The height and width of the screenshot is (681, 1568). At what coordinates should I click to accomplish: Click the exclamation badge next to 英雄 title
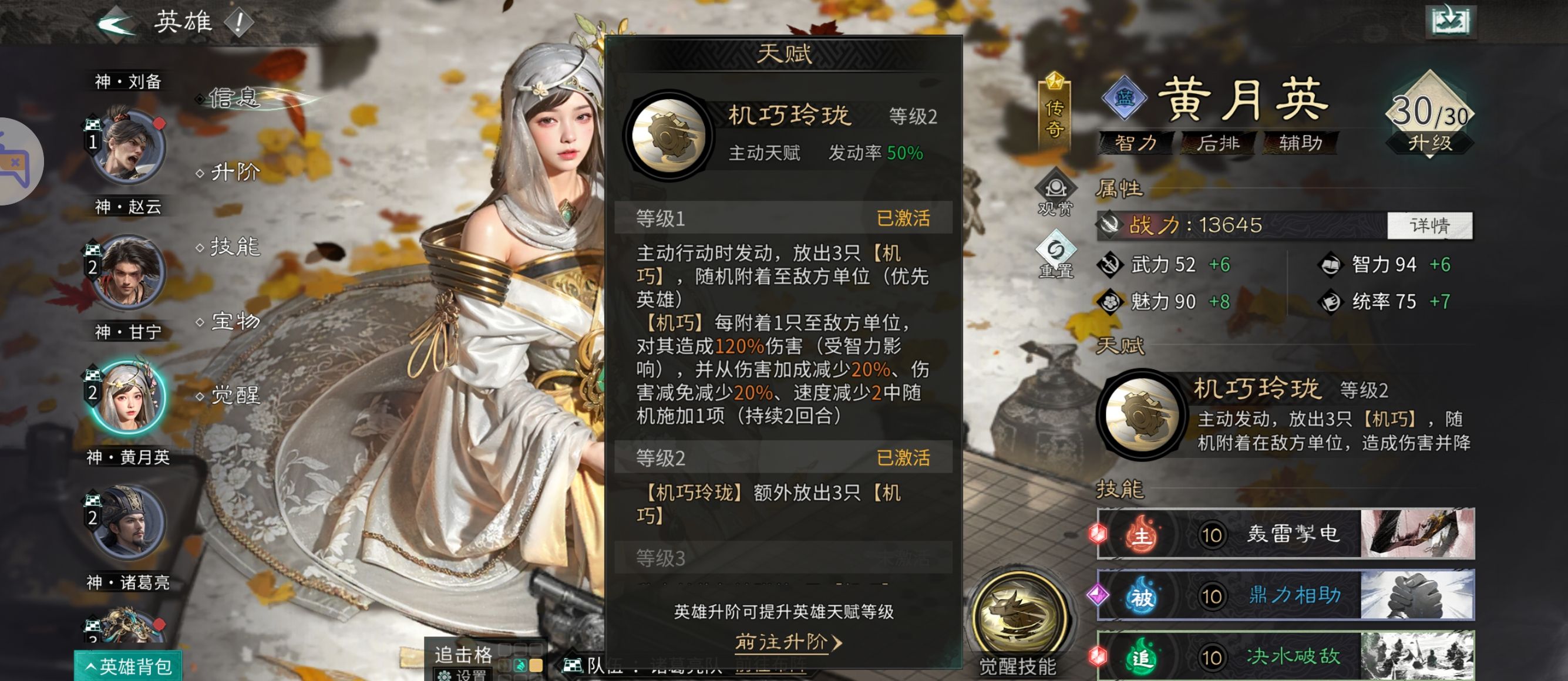coord(237,21)
